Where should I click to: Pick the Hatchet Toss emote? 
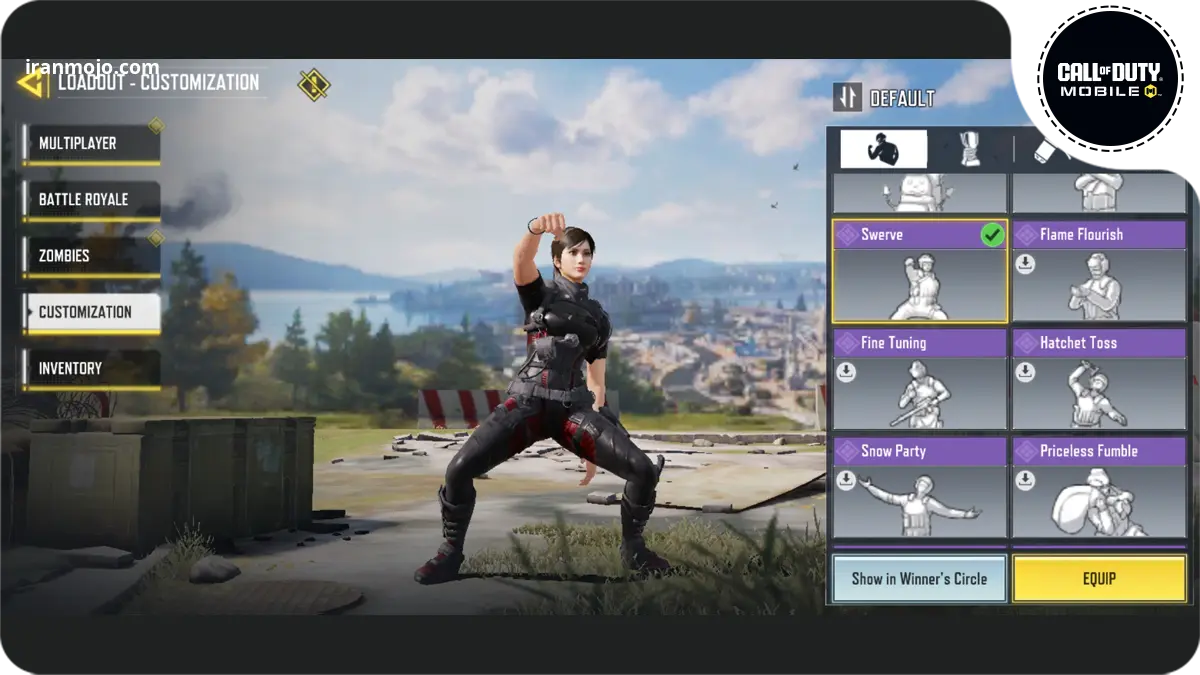coord(1099,380)
